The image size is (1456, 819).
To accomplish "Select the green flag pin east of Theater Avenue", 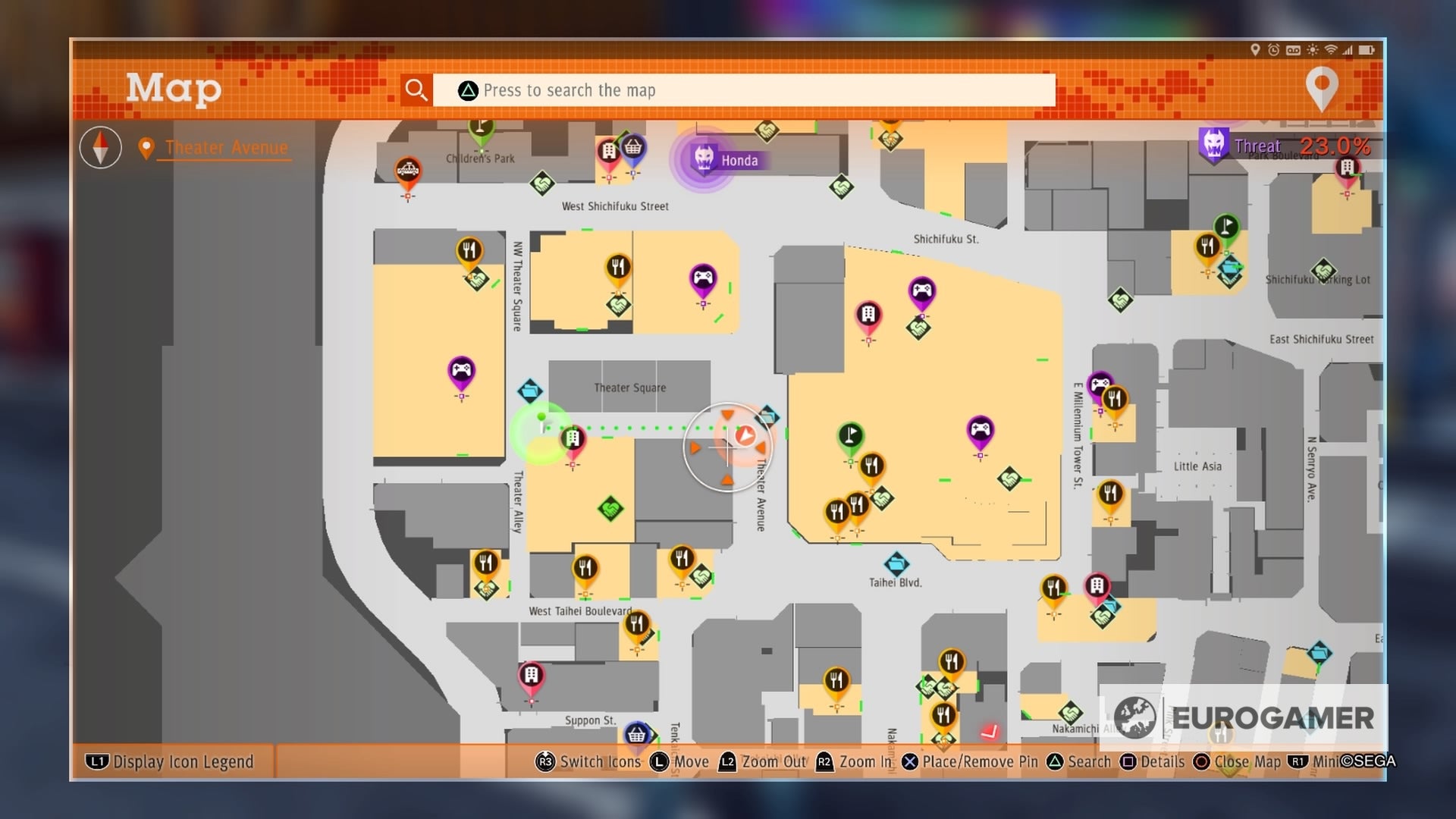I will [852, 434].
